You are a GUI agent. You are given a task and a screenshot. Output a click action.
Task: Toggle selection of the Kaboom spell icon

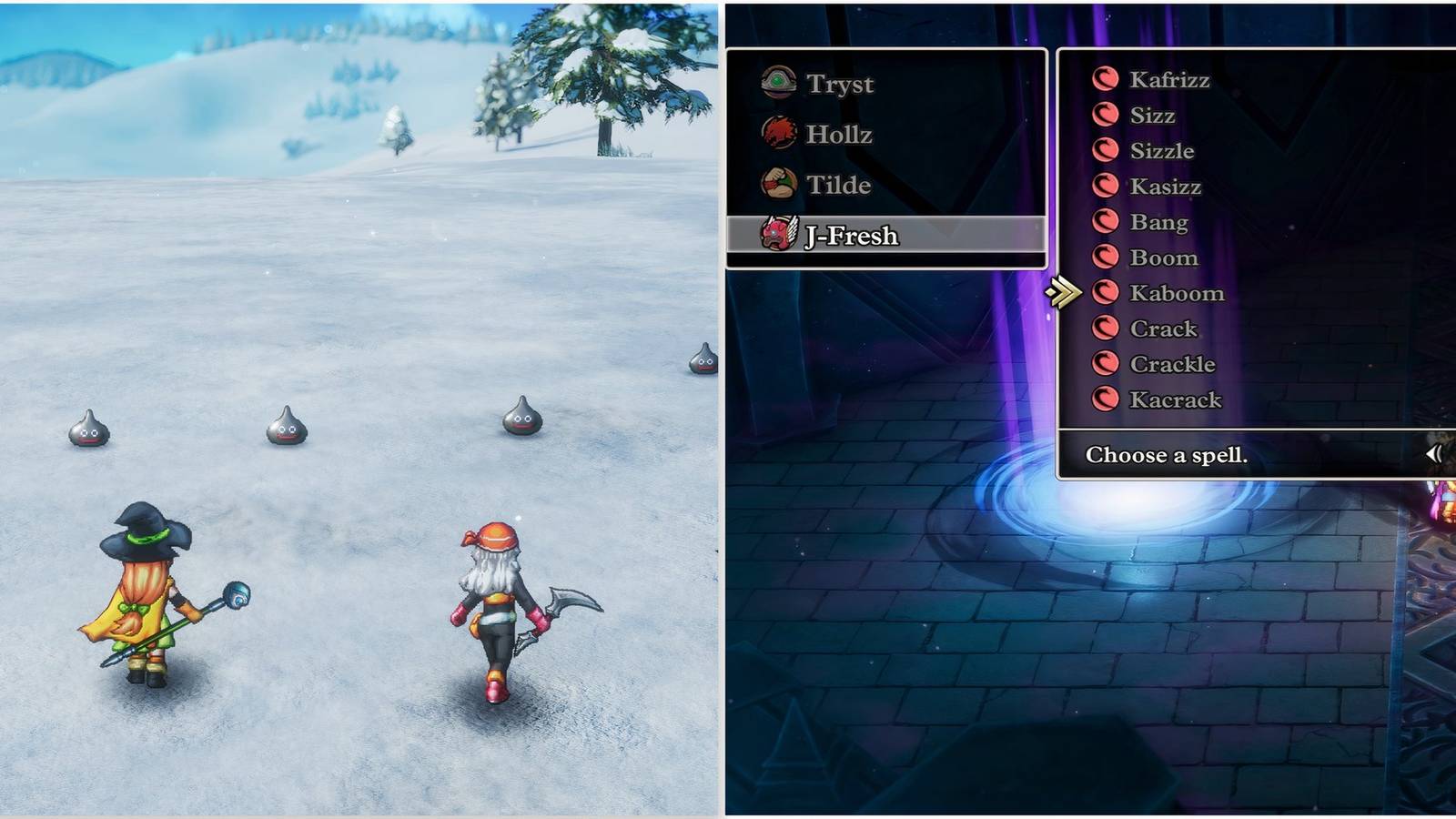(1107, 293)
